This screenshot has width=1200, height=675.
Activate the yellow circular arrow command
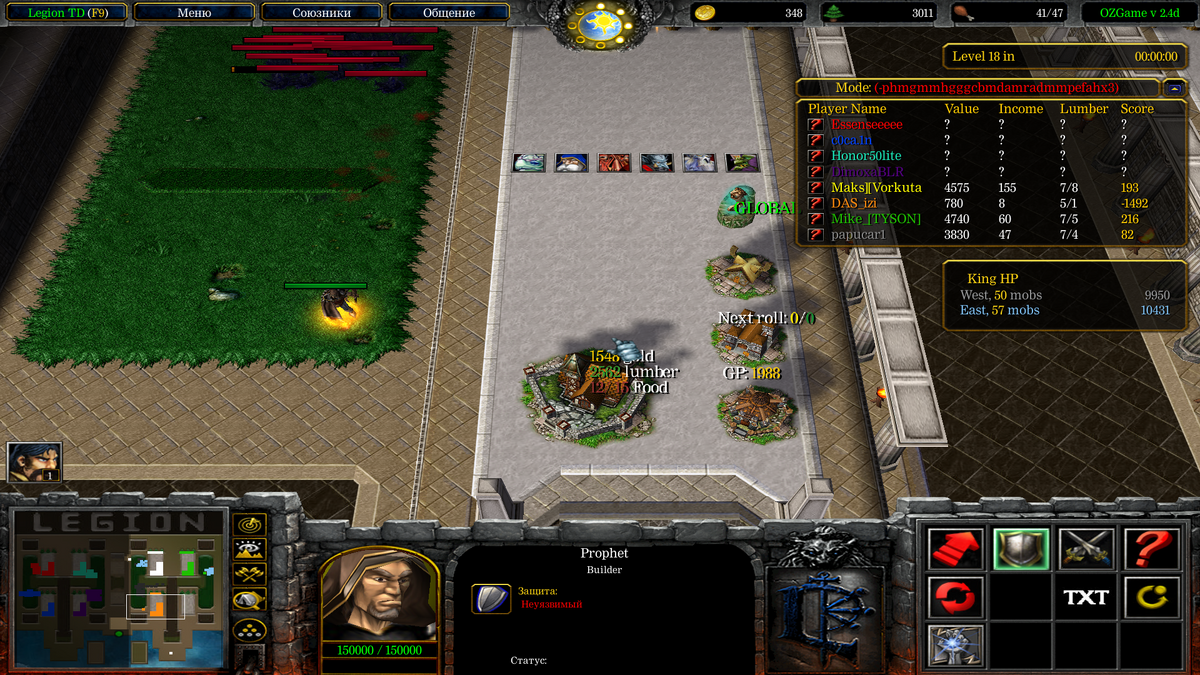[x=1152, y=597]
